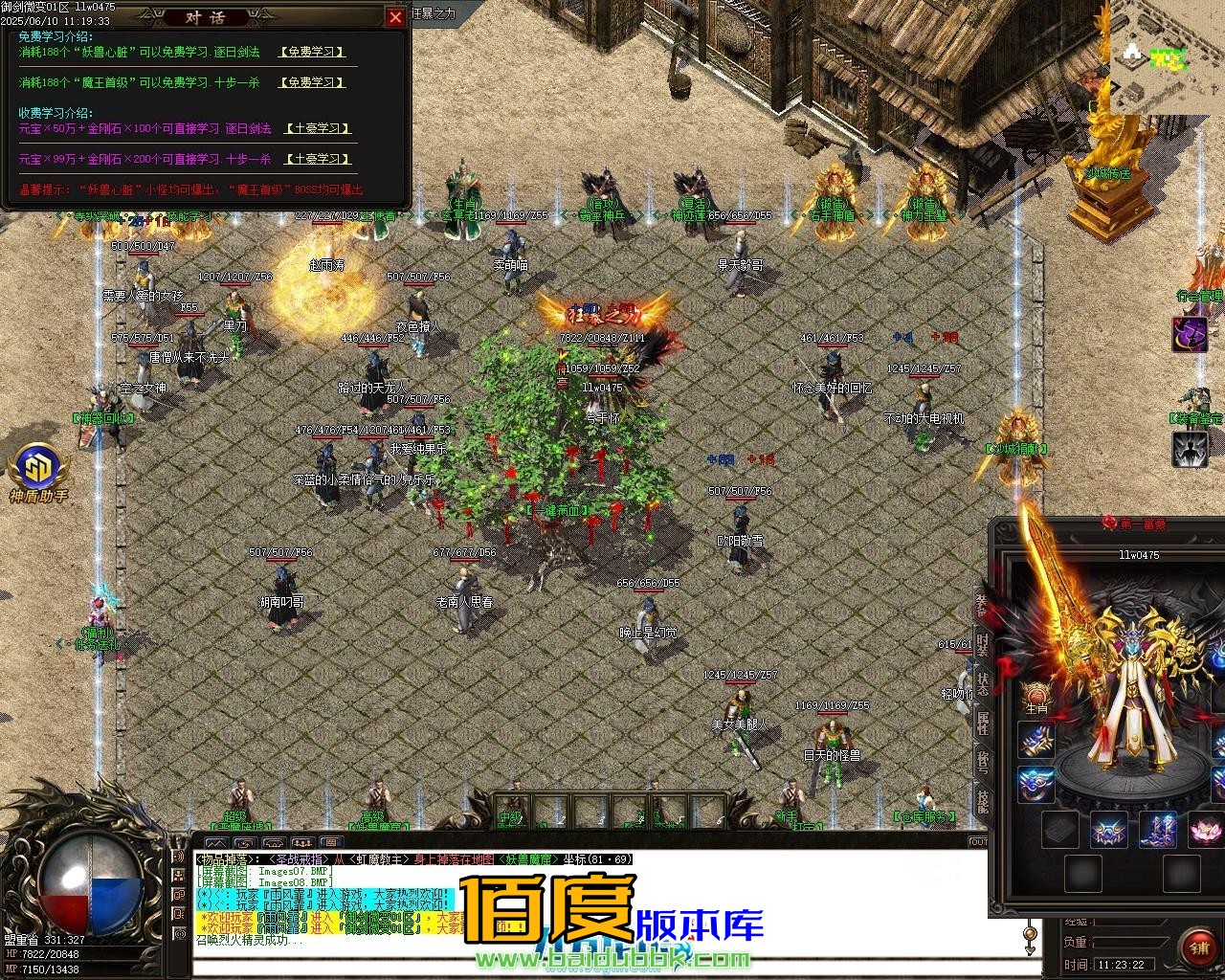This screenshot has width=1225, height=980.
Task: Close the 对话 dialogue window
Action: coord(395,17)
